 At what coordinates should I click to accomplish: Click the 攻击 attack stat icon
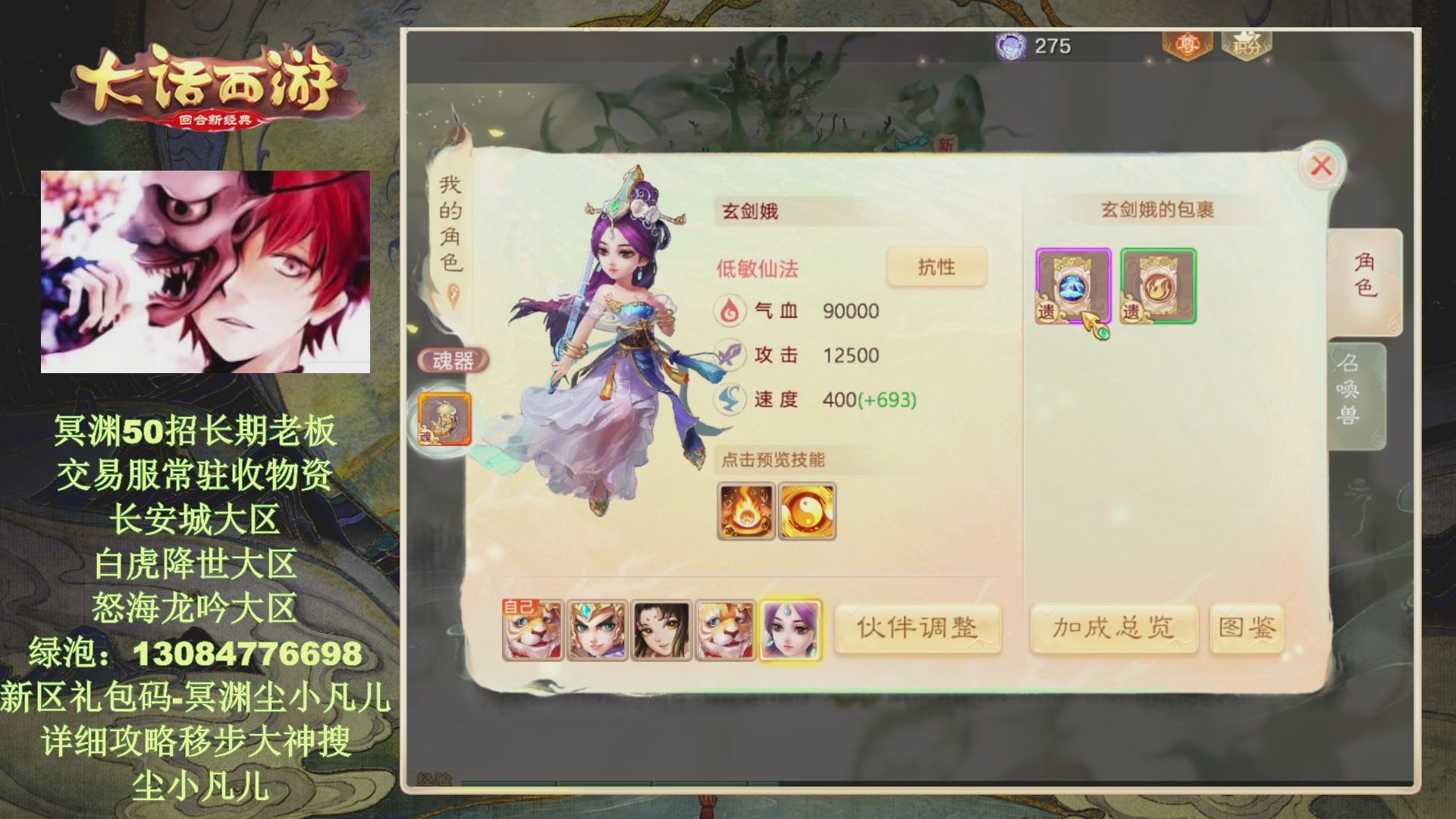(730, 355)
